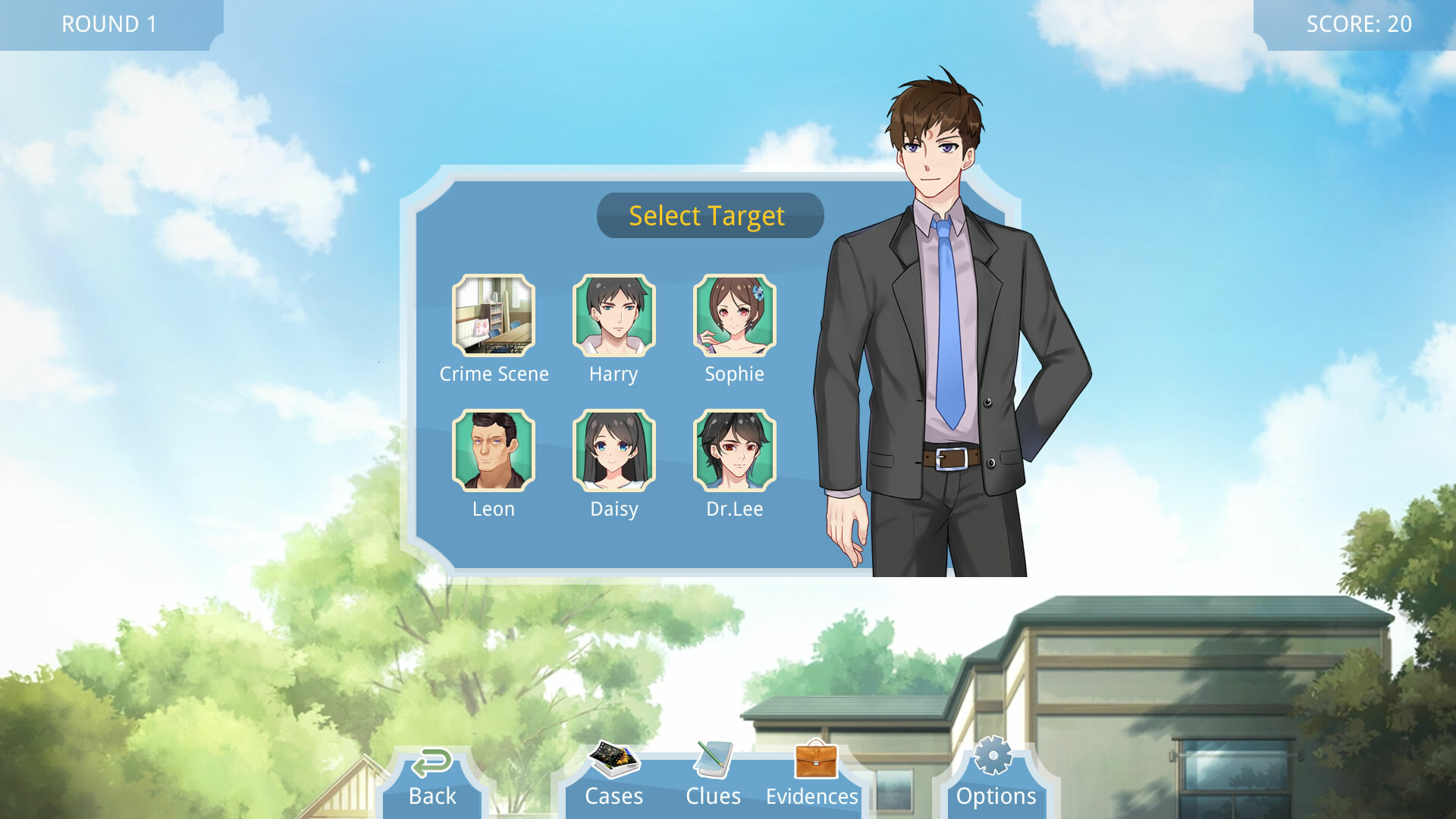Image resolution: width=1456 pixels, height=819 pixels.
Task: Open the Options menu
Action: (996, 795)
